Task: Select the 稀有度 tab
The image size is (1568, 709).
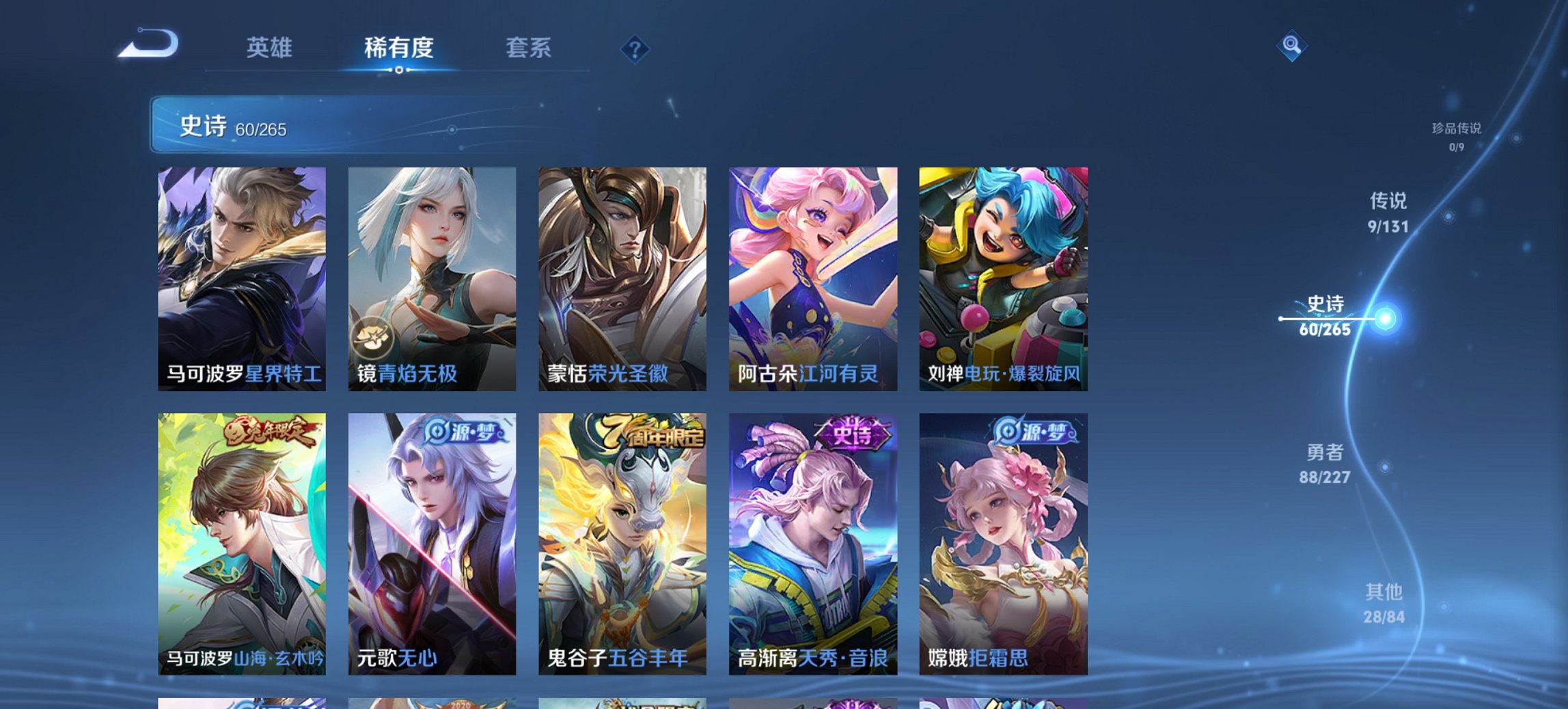Action: pyautogui.click(x=400, y=49)
